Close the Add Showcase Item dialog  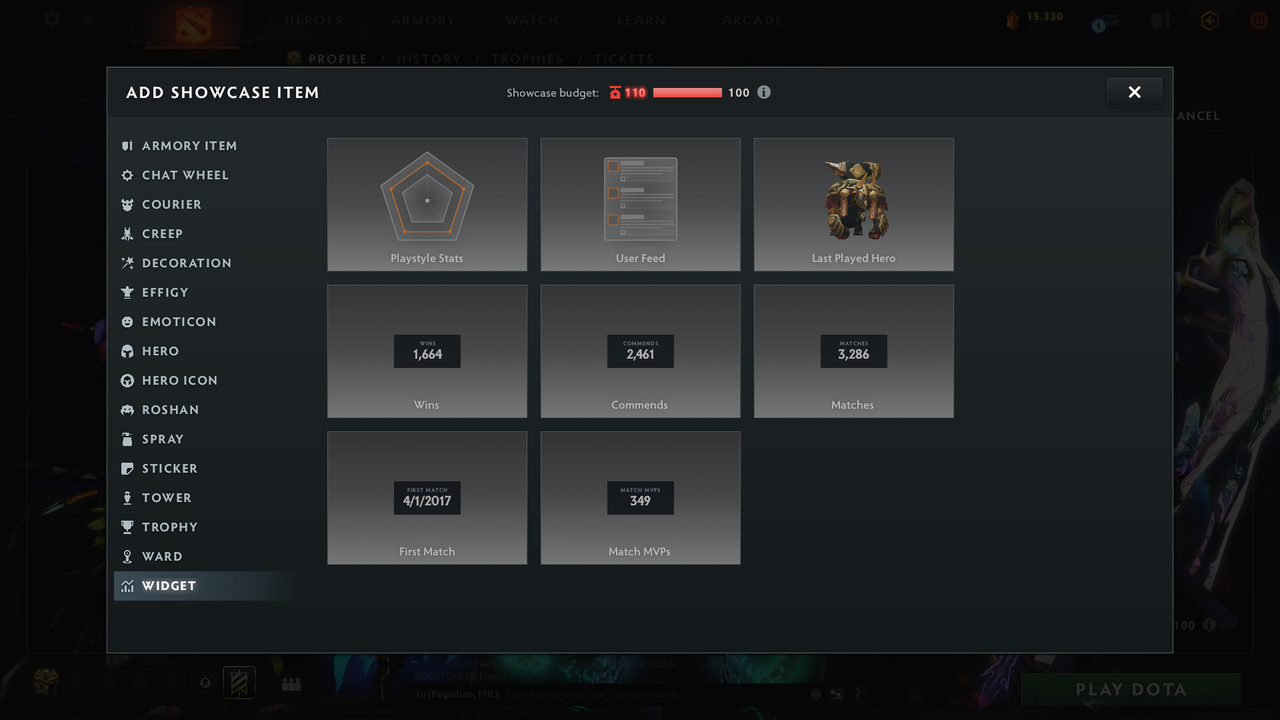(1134, 91)
